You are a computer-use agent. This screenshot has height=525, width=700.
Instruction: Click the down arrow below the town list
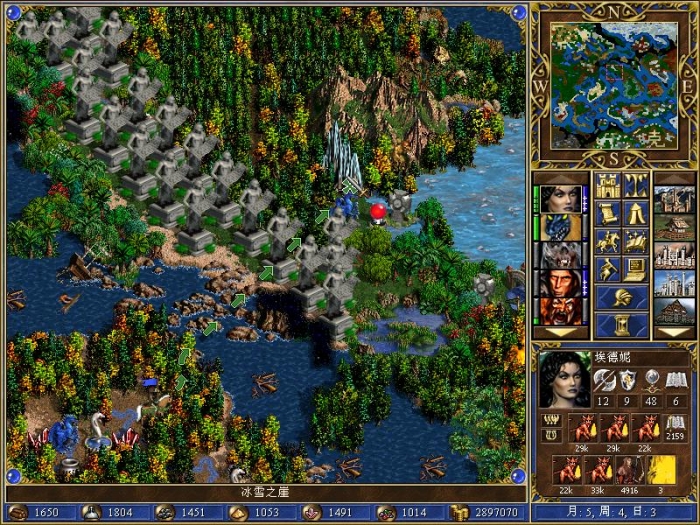click(x=673, y=333)
